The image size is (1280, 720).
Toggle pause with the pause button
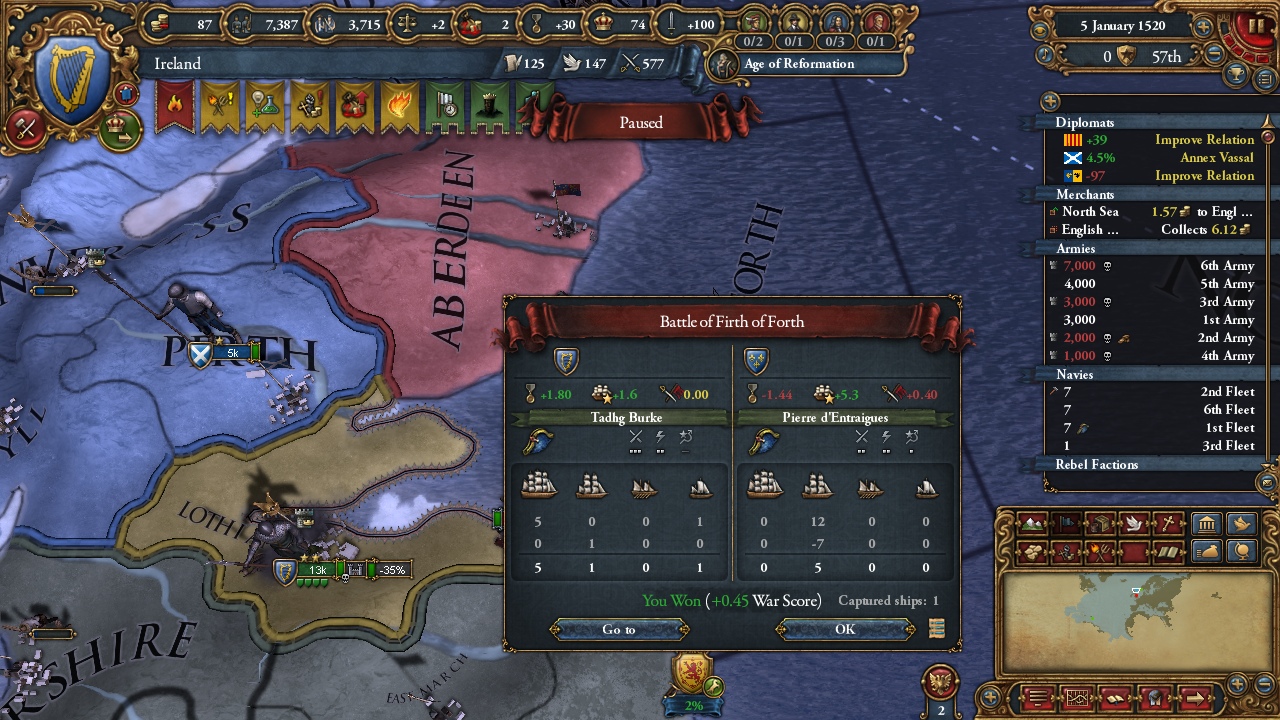tap(1256, 25)
